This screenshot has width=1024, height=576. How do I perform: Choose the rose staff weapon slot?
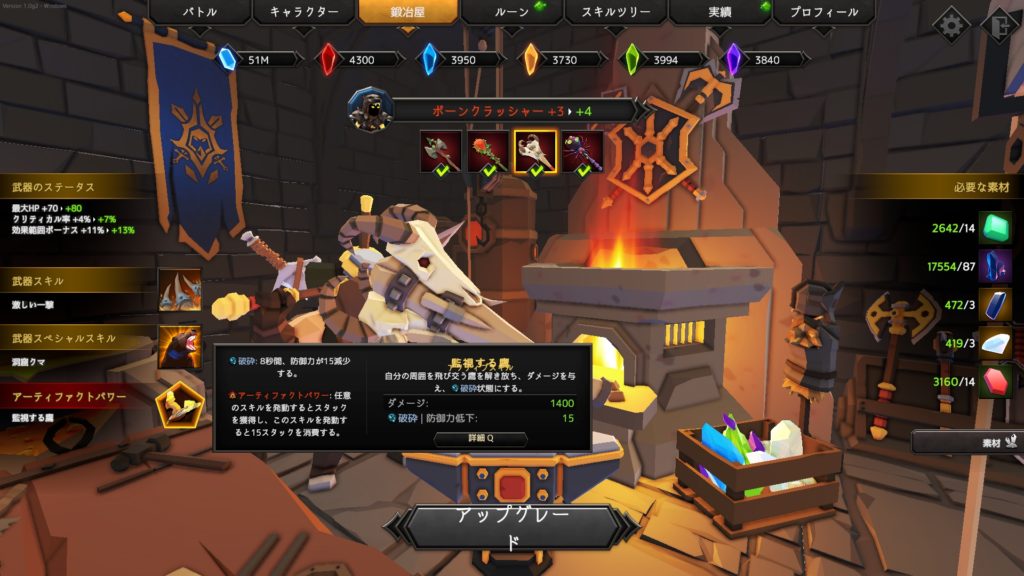488,151
